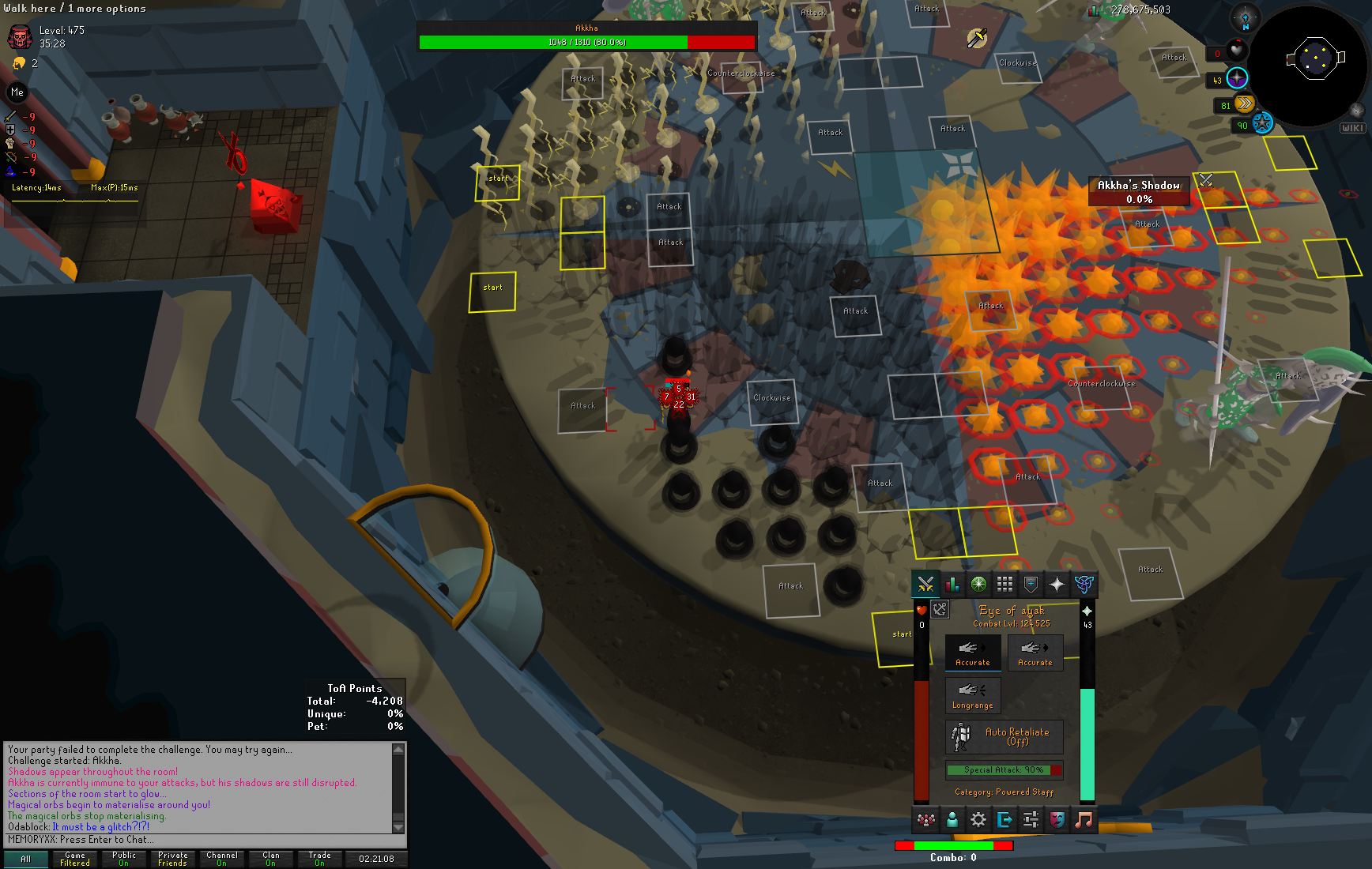Toggle Auto Retaliate

1004,736
